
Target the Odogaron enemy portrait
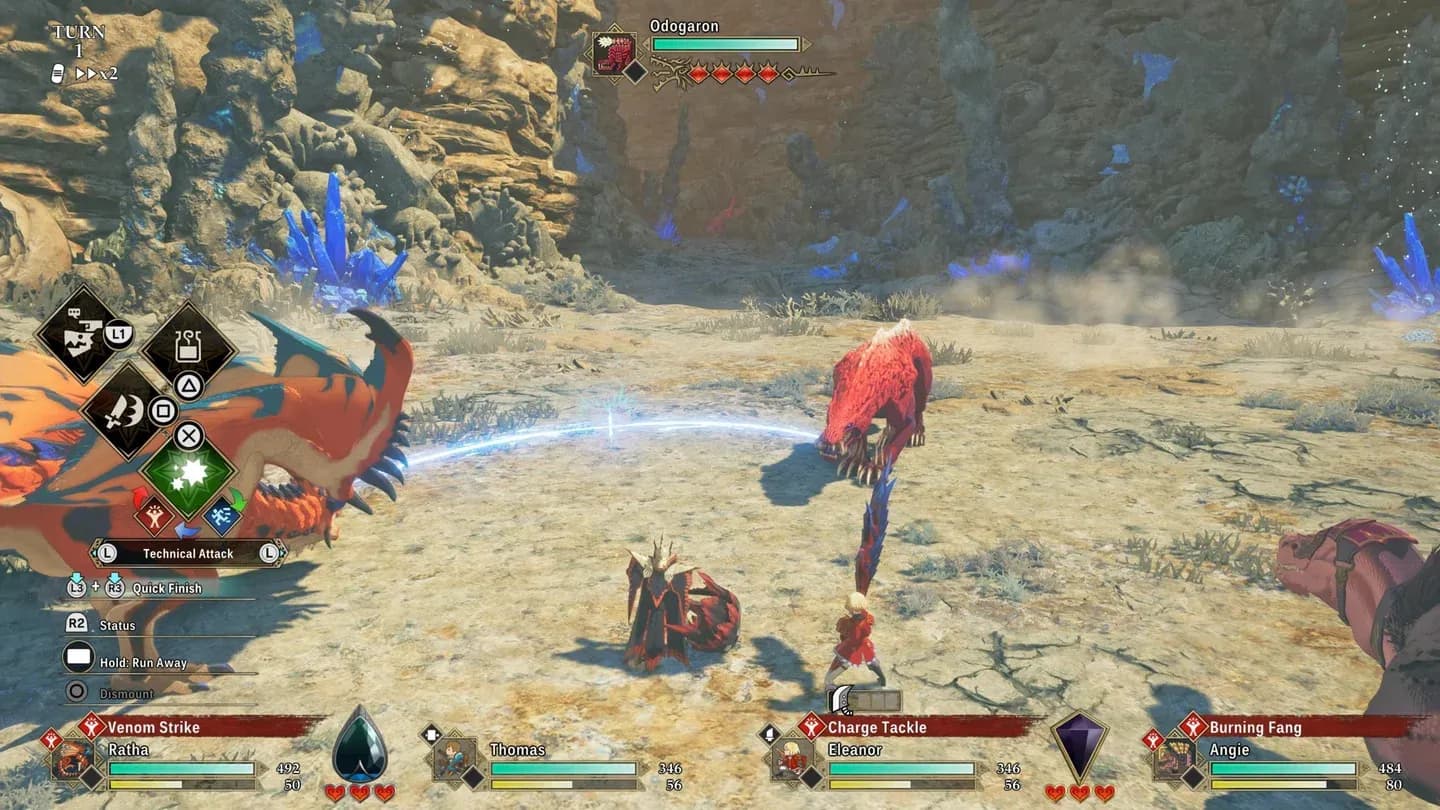point(614,53)
